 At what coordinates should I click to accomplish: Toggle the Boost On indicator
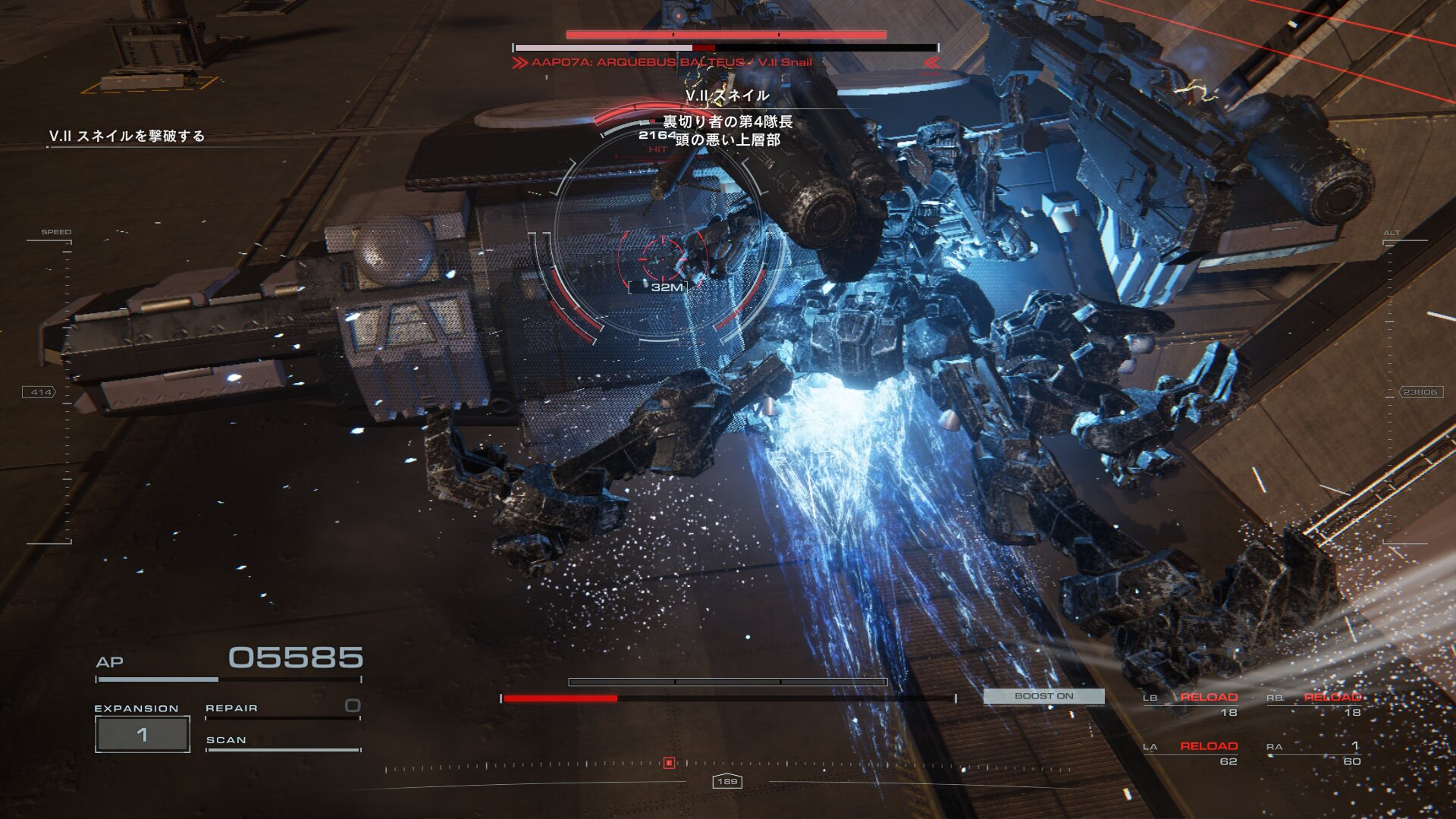click(x=1043, y=696)
